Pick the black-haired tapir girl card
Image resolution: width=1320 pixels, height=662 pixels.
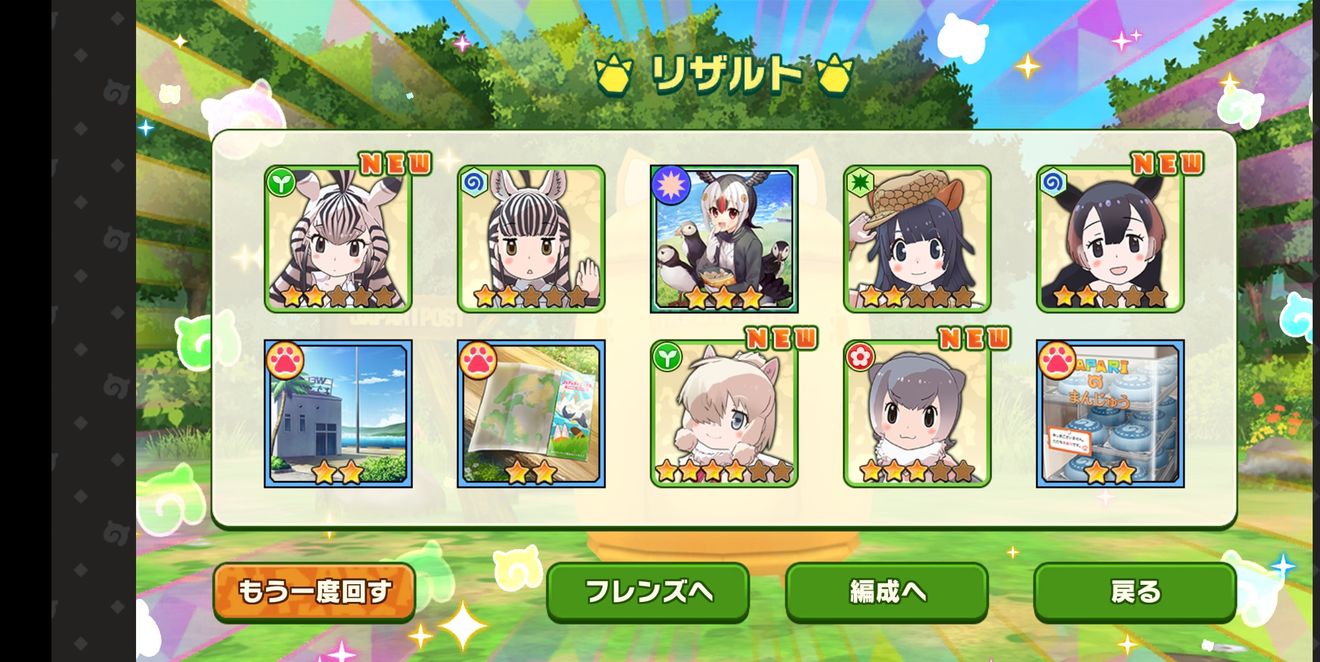[1110, 239]
